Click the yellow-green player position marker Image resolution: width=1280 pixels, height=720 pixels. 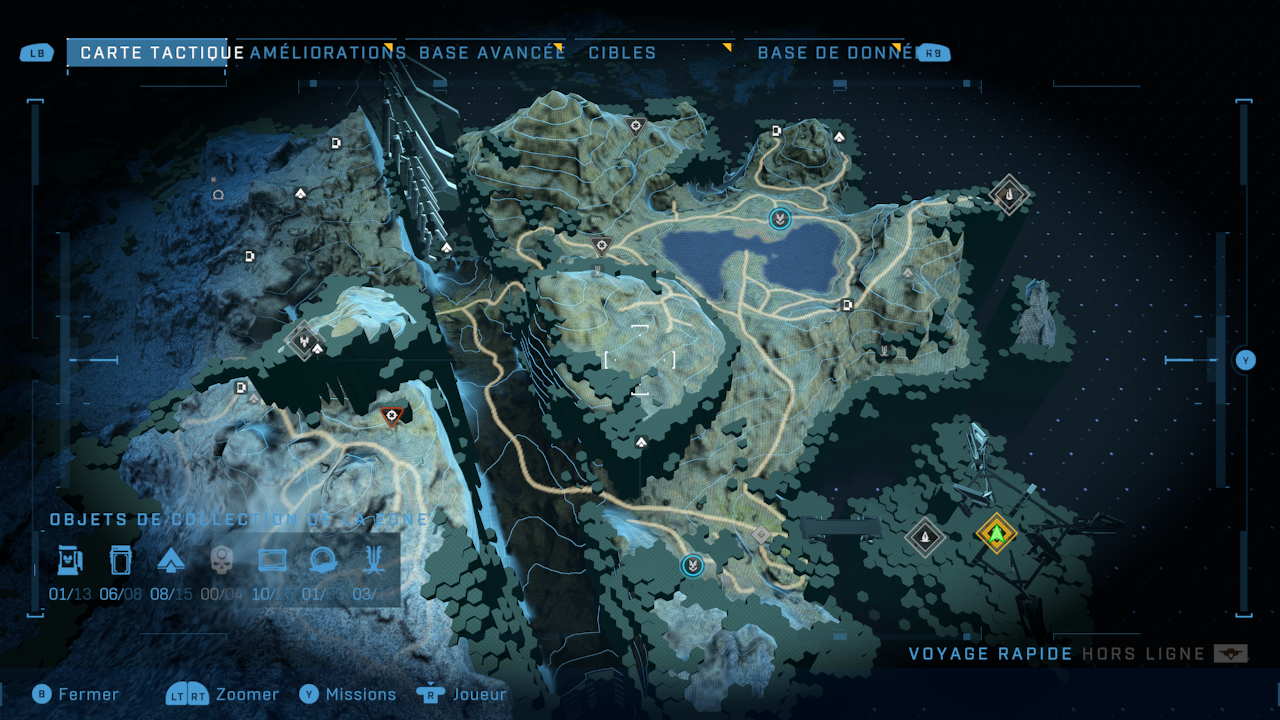[x=996, y=533]
